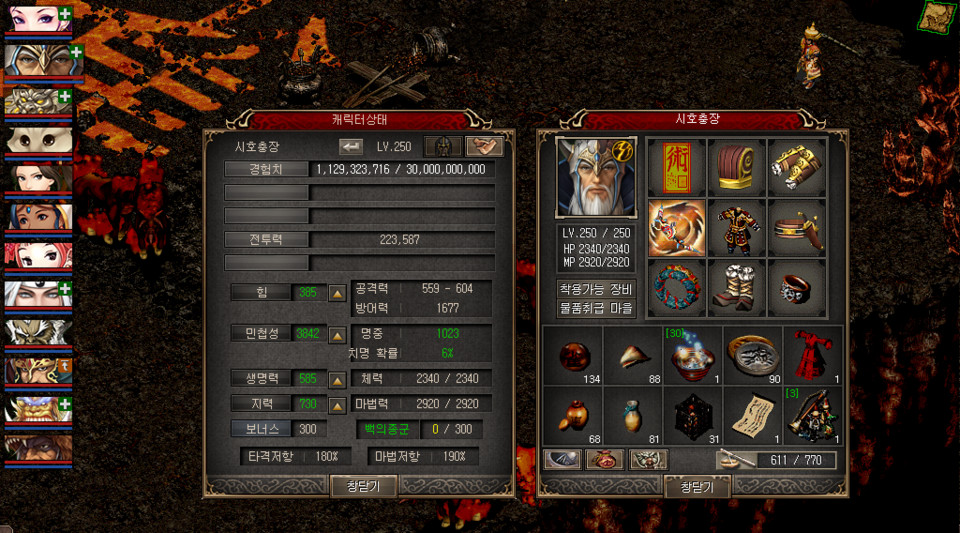Open the minimap icon in the corner
The width and height of the screenshot is (960, 533).
[937, 17]
